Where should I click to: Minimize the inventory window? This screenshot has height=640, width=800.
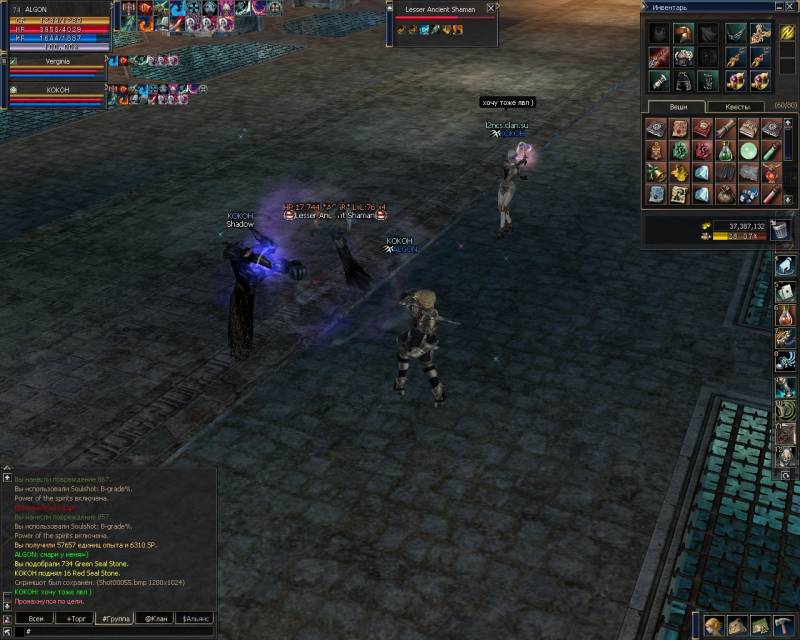click(x=781, y=7)
